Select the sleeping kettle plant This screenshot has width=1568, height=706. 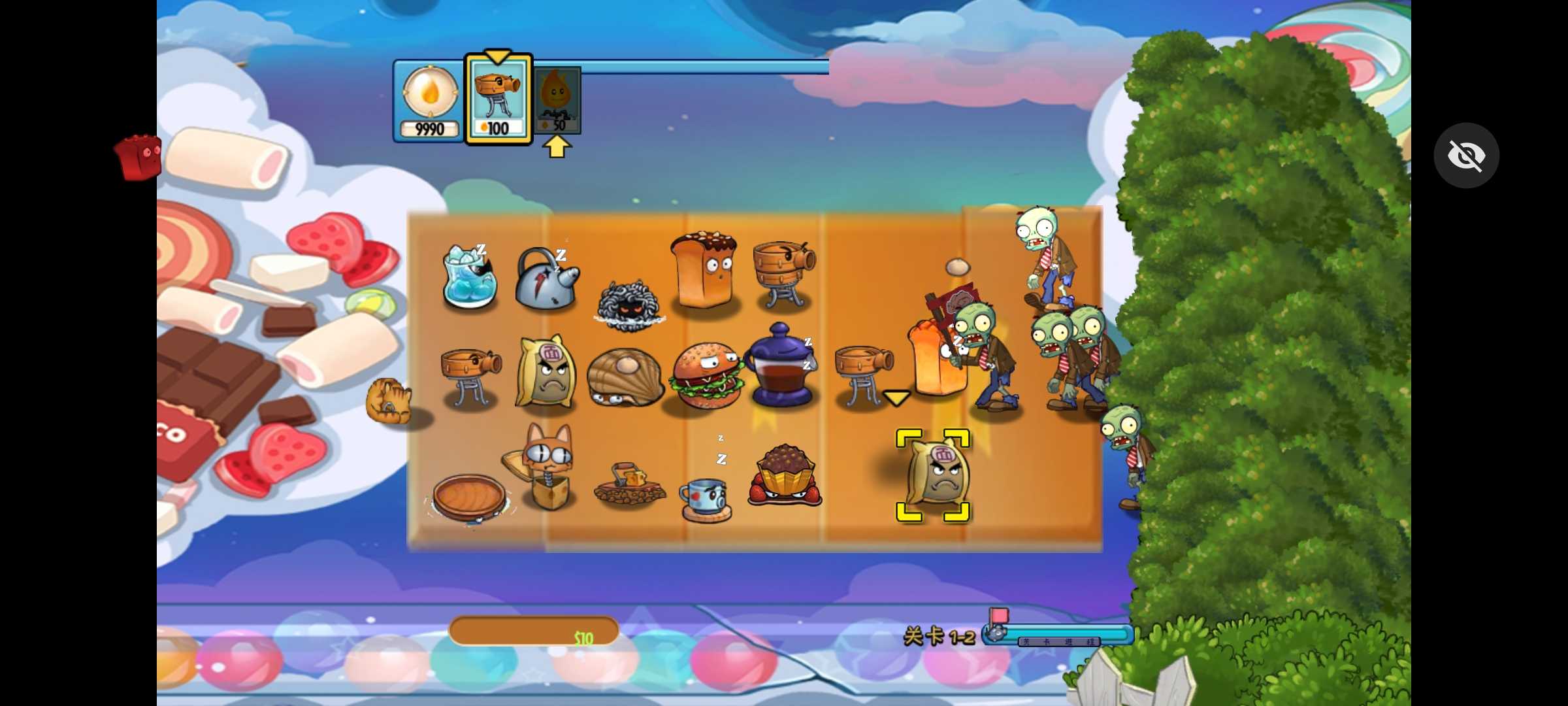point(547,282)
